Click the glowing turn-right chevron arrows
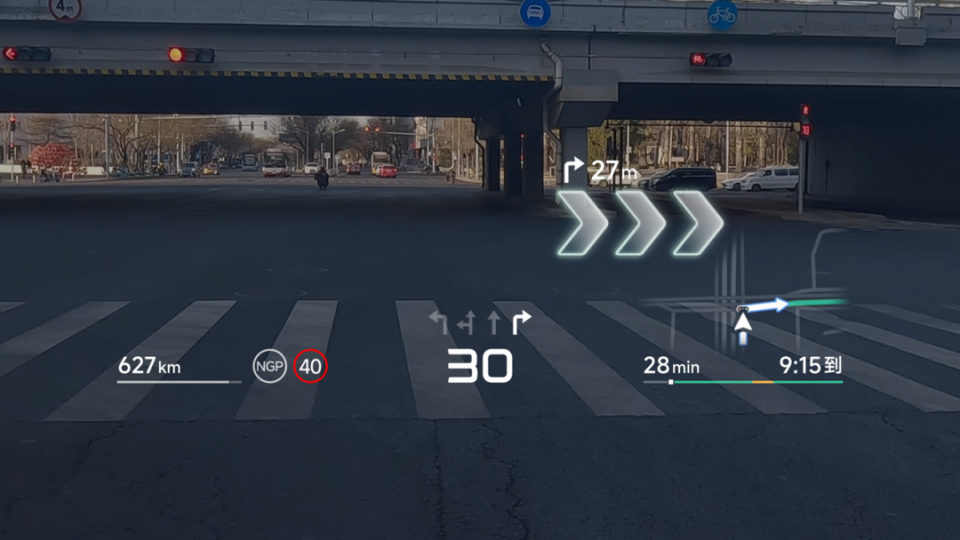Viewport: 960px width, 540px height. 640,221
